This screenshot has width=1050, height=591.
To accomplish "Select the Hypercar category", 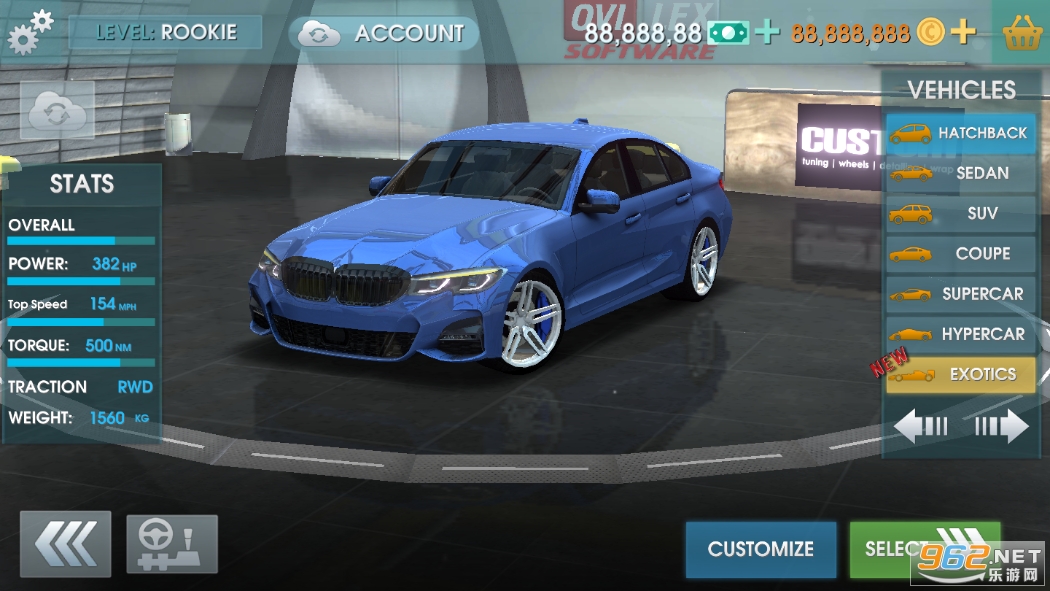I will click(x=961, y=334).
